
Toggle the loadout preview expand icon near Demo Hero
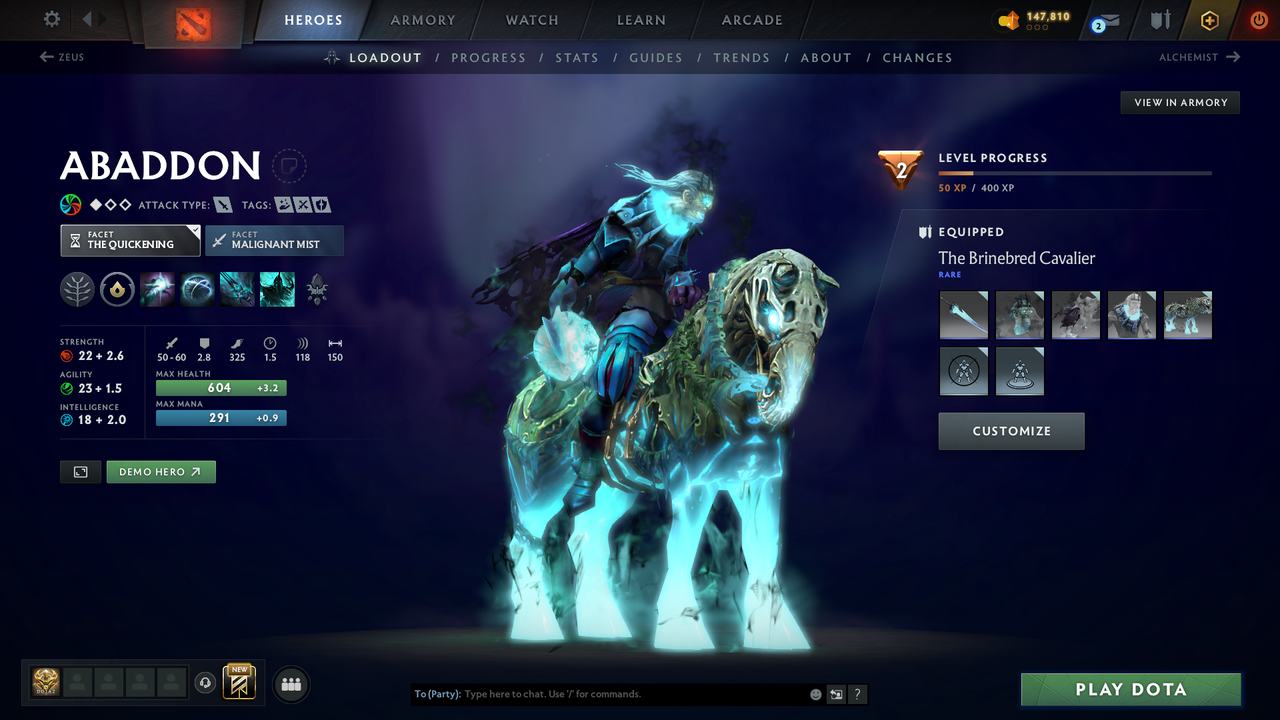click(x=80, y=471)
